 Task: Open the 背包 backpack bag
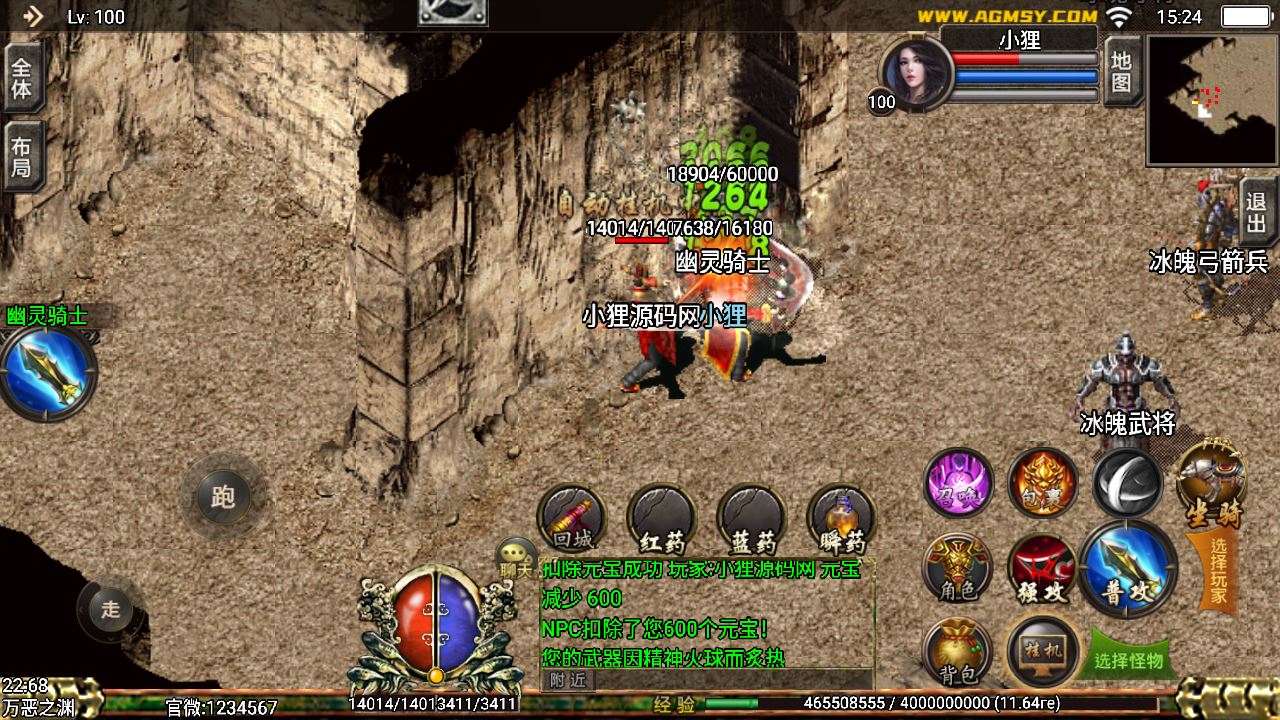[957, 653]
